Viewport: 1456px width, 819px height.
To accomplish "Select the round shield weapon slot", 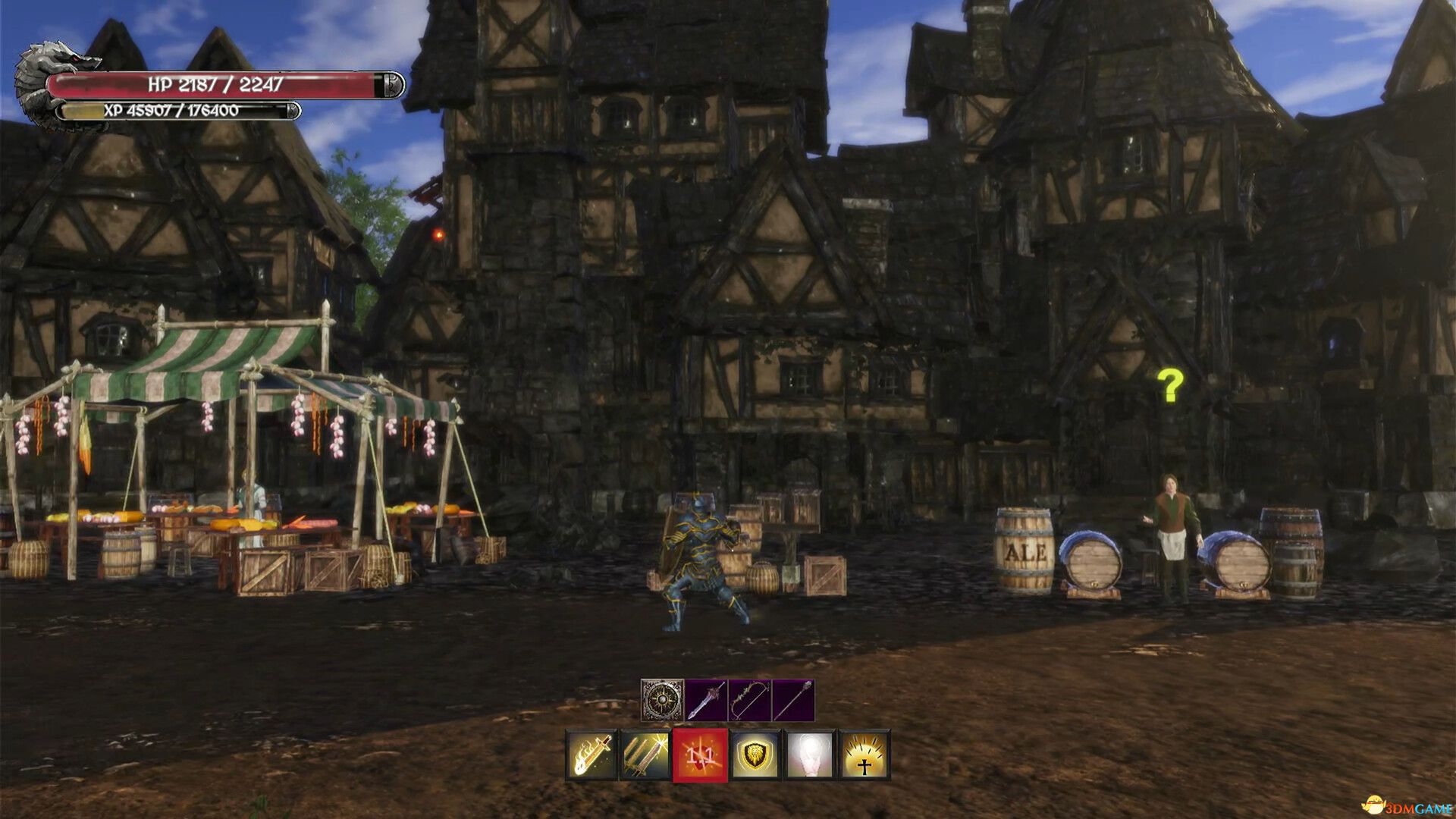I will point(662,700).
